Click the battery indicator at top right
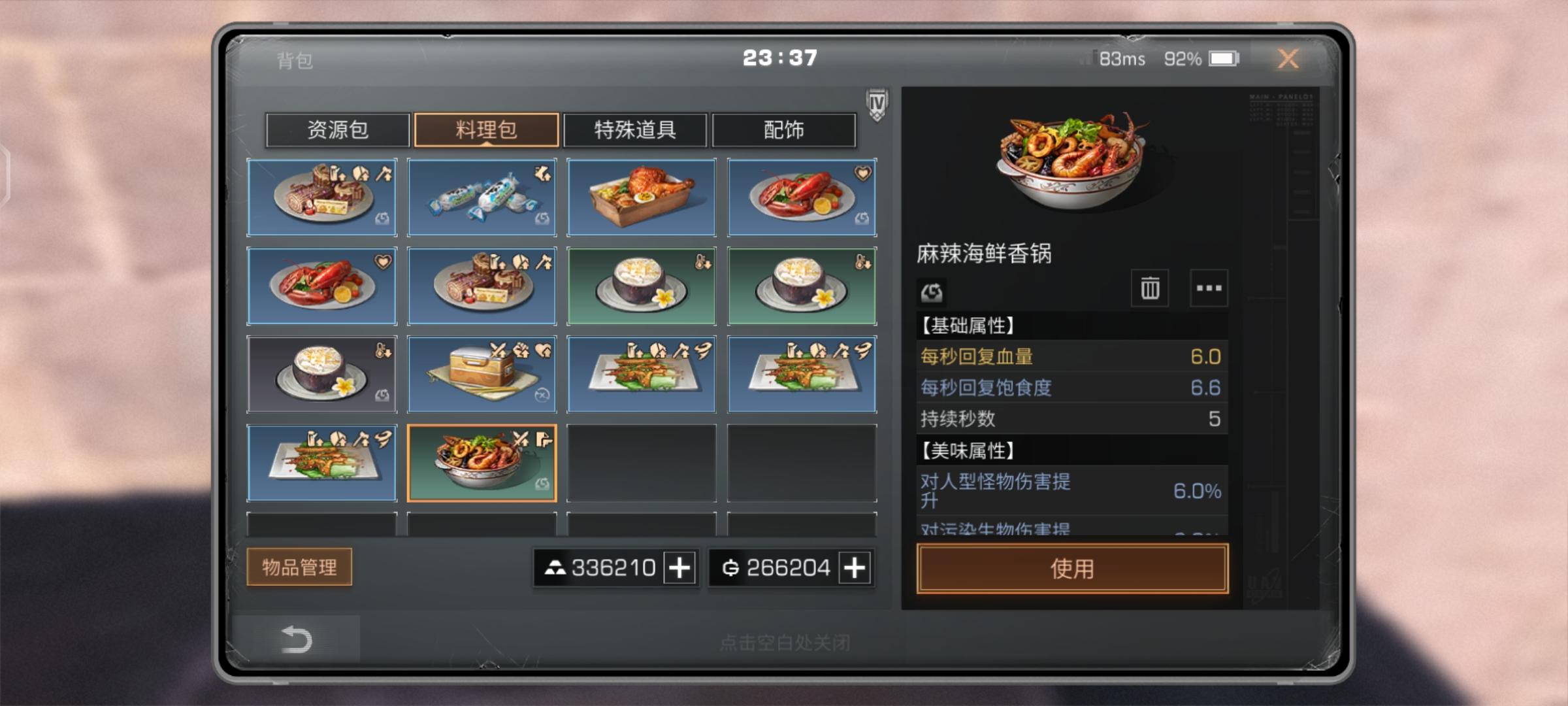Screen dimensions: 1568x706 [1224, 59]
